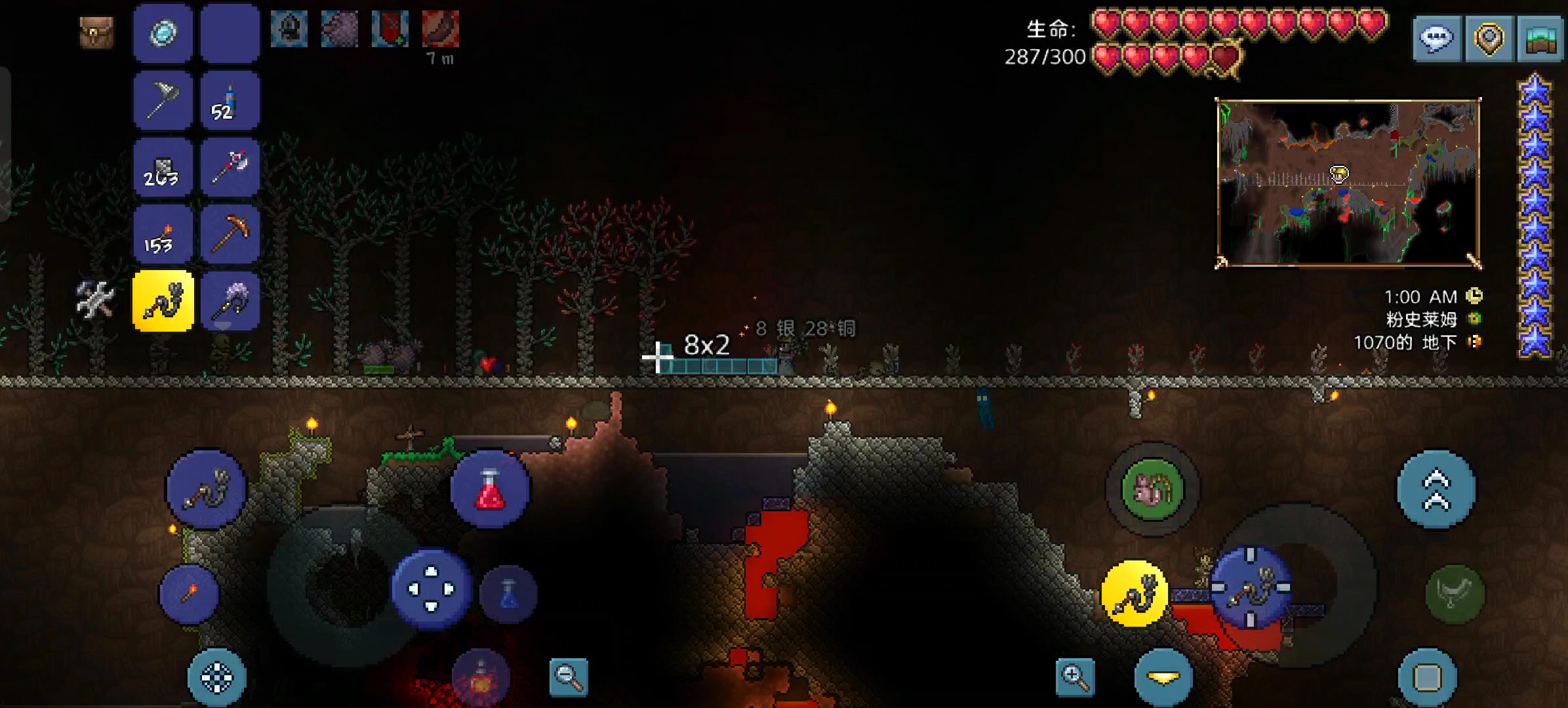
Task: Open the housing menu button
Action: click(1542, 39)
